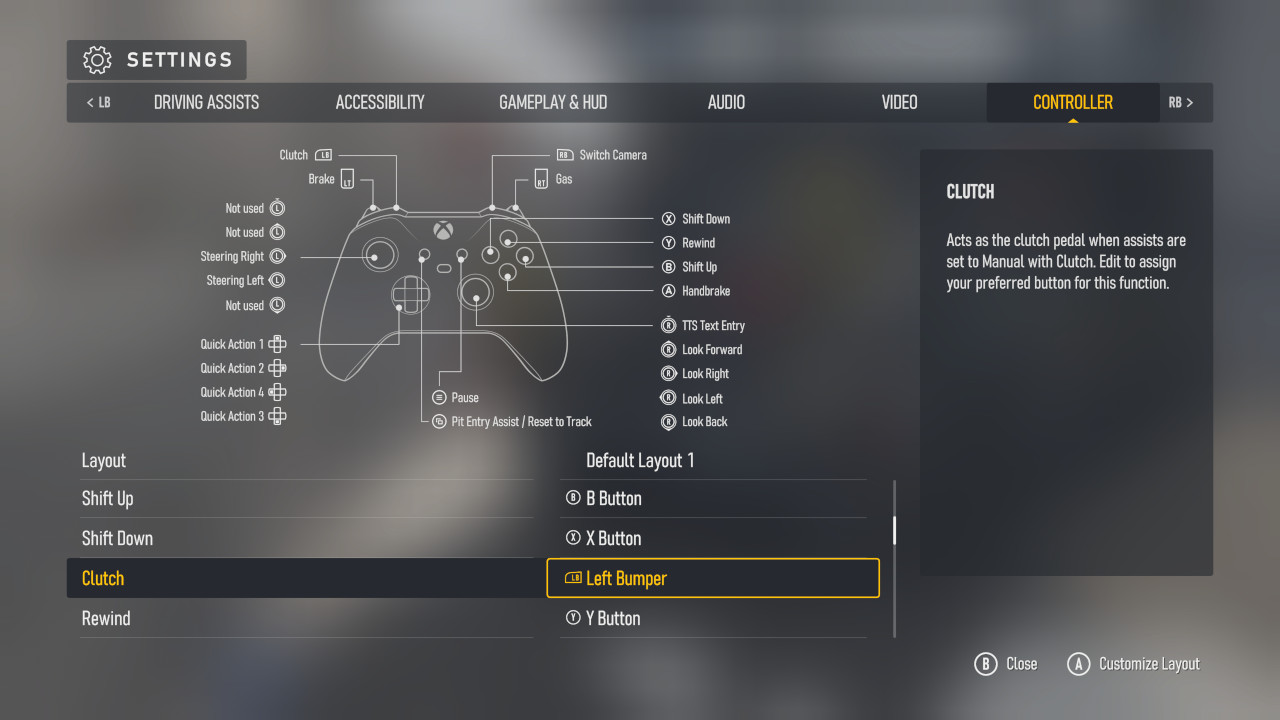This screenshot has width=1280, height=720.
Task: Switch to the Video settings tab
Action: click(899, 102)
